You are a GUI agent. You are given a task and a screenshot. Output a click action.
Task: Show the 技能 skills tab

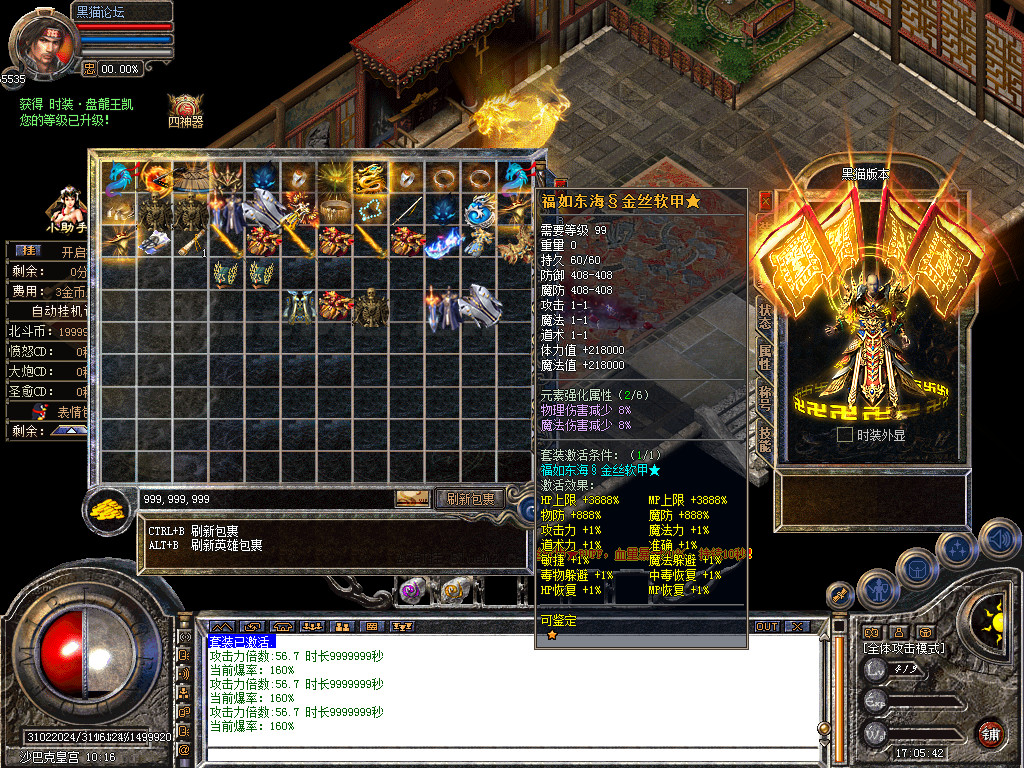(x=765, y=437)
